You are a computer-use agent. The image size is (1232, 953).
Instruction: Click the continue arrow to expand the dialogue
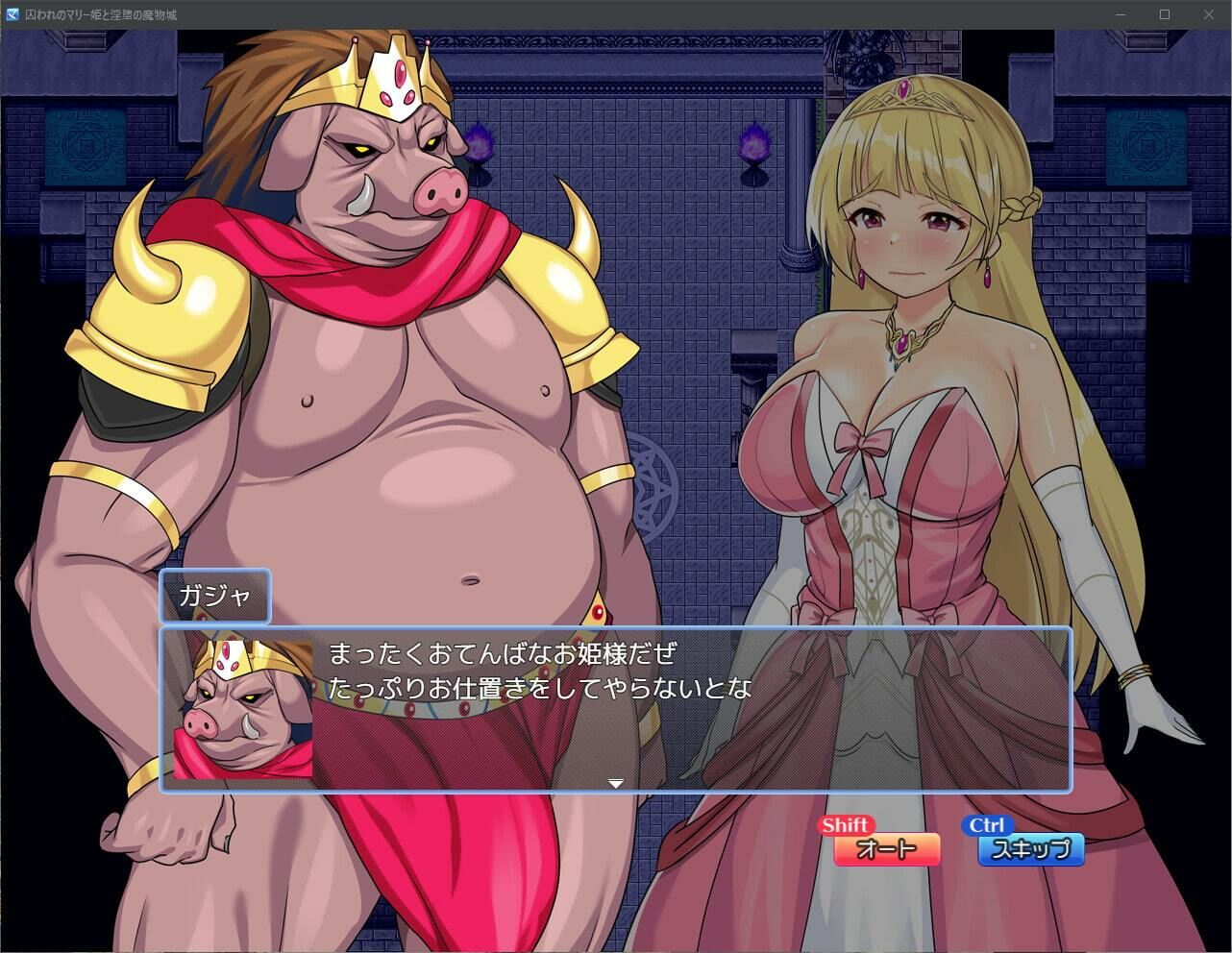click(618, 783)
